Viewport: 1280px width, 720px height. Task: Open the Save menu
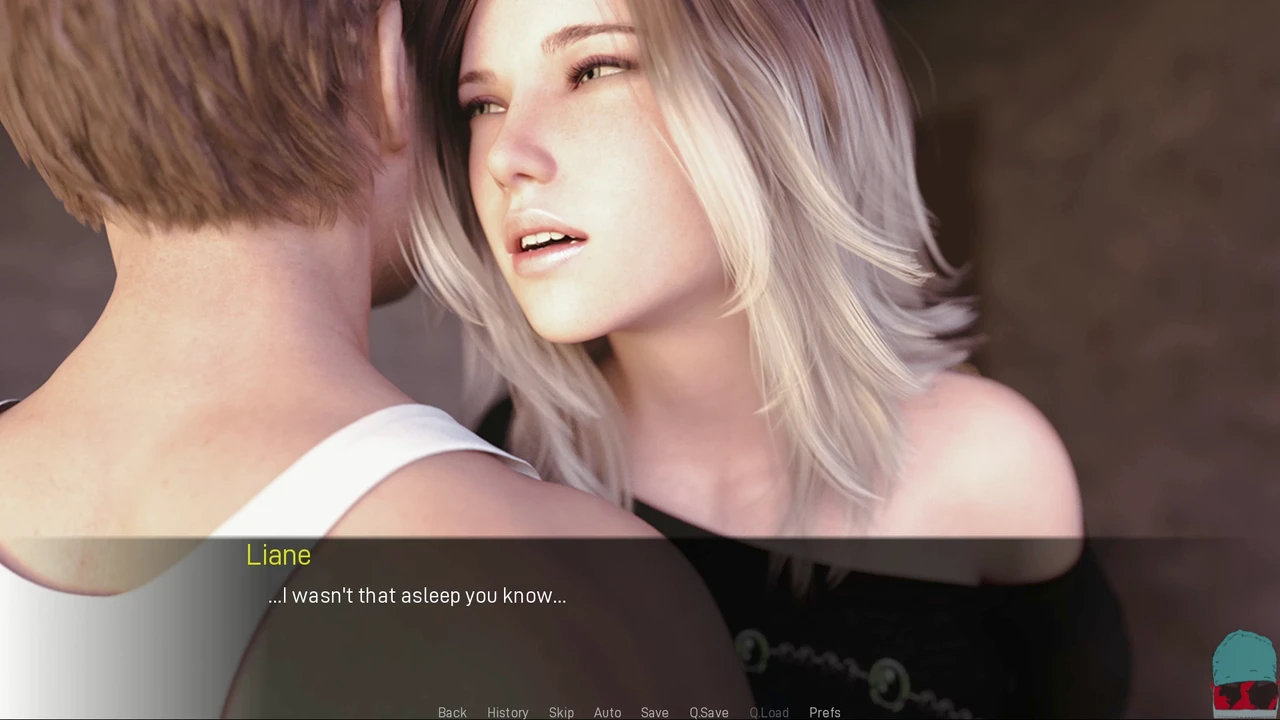point(654,712)
